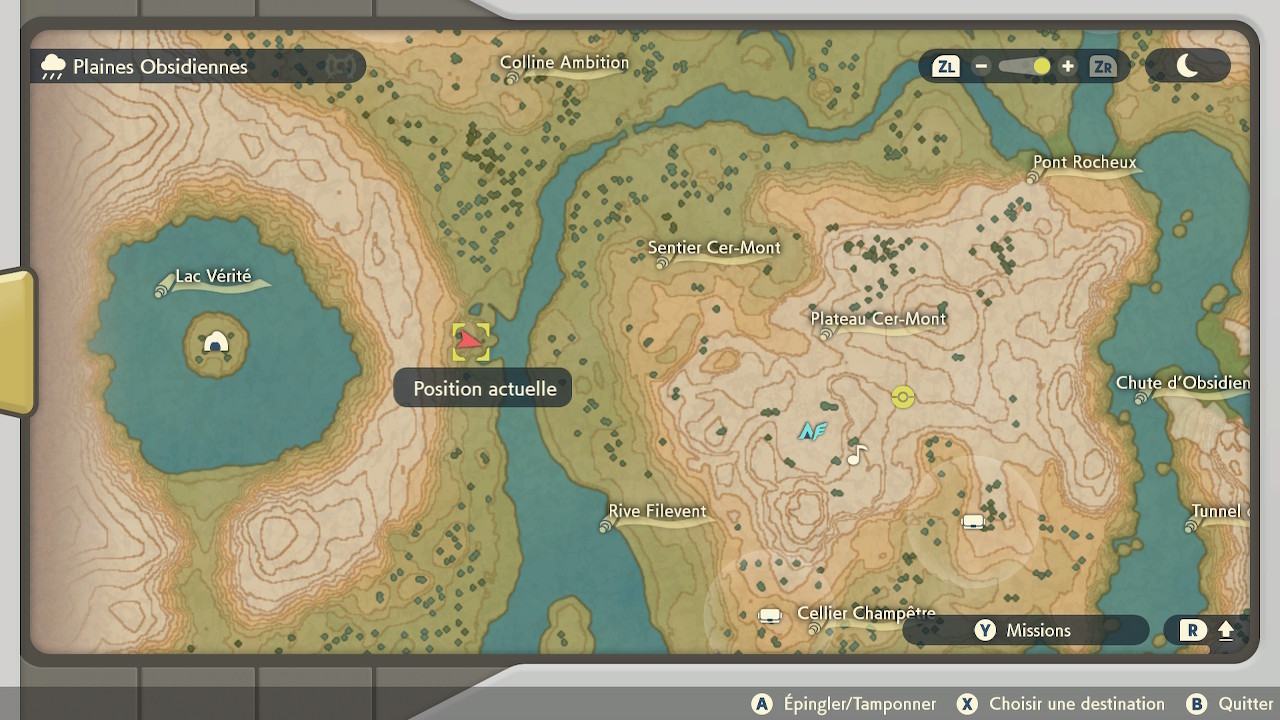Zoom in with the plus button

point(1068,67)
